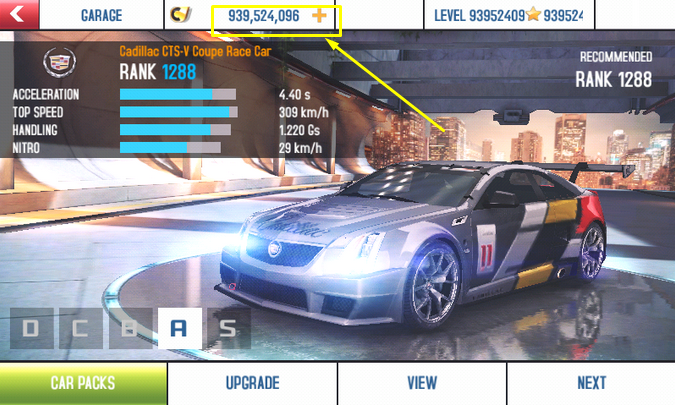
Task: Open the Car Packs shop
Action: pos(83,383)
